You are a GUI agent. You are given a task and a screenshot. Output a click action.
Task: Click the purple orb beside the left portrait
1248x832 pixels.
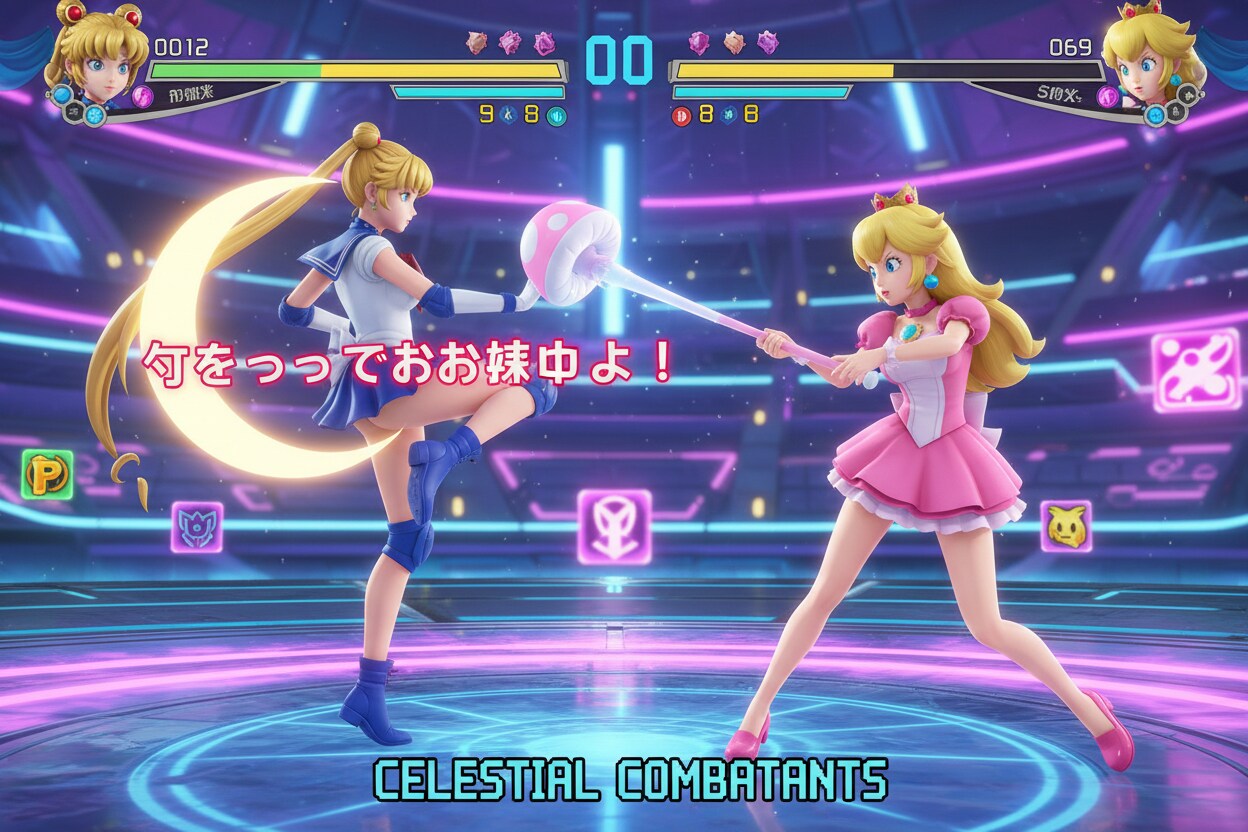pyautogui.click(x=142, y=97)
